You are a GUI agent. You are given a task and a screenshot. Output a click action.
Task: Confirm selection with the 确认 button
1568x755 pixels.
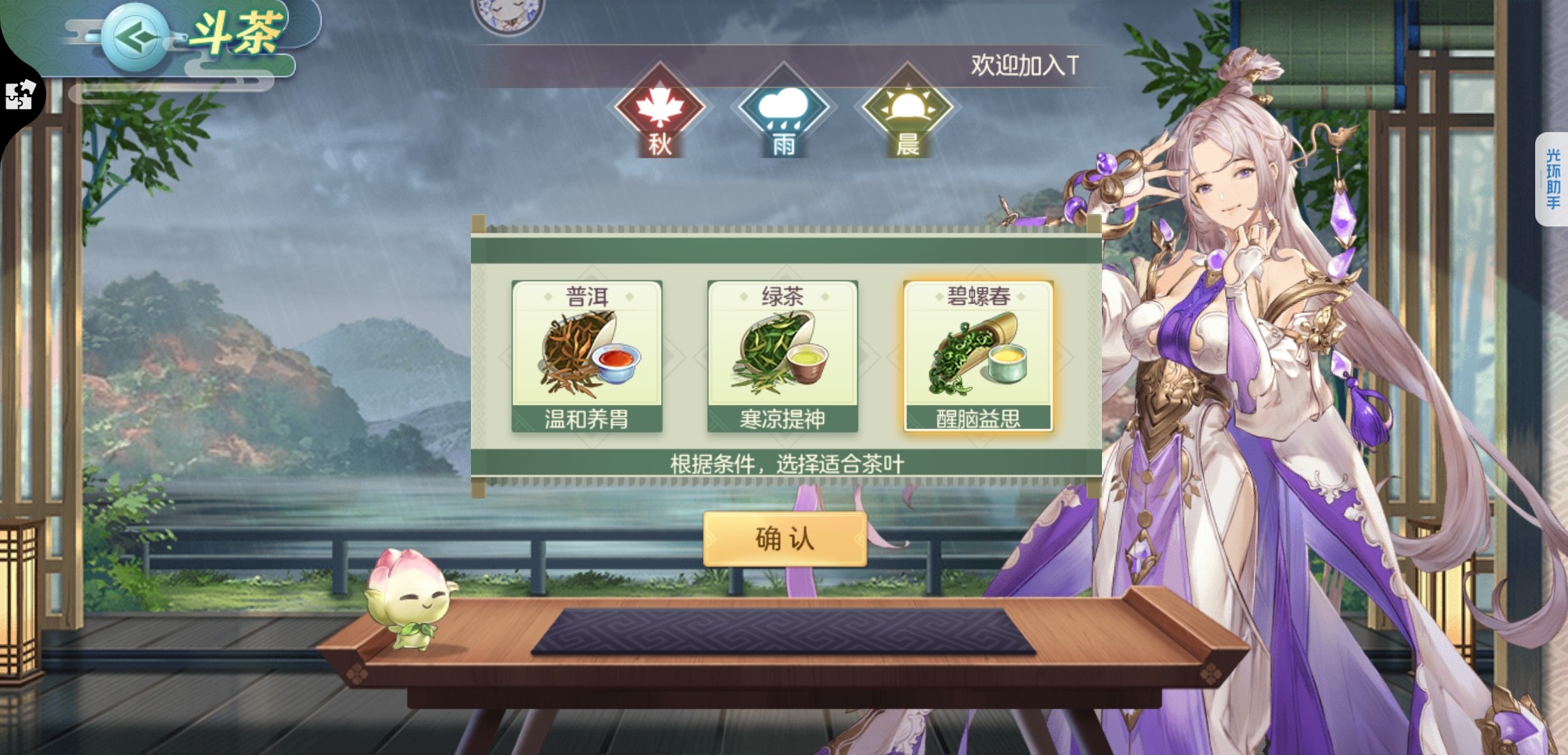click(785, 539)
